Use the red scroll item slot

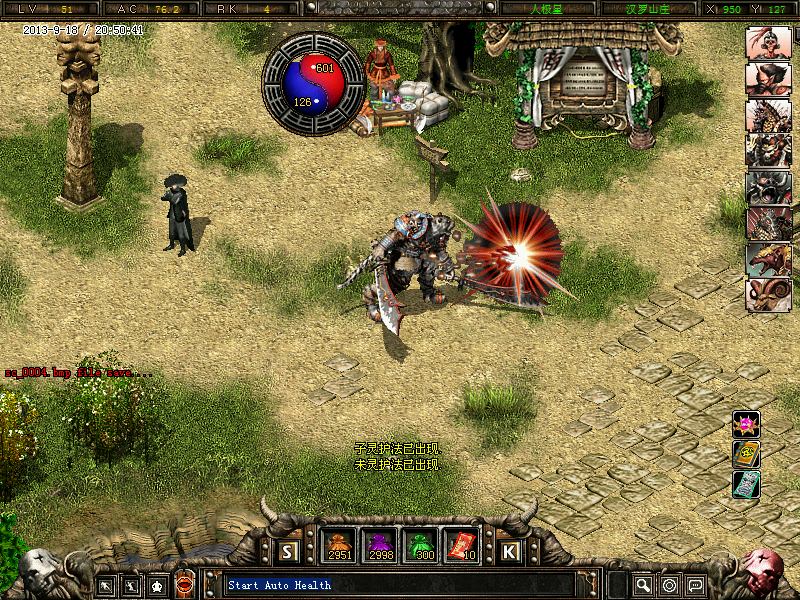coord(458,546)
